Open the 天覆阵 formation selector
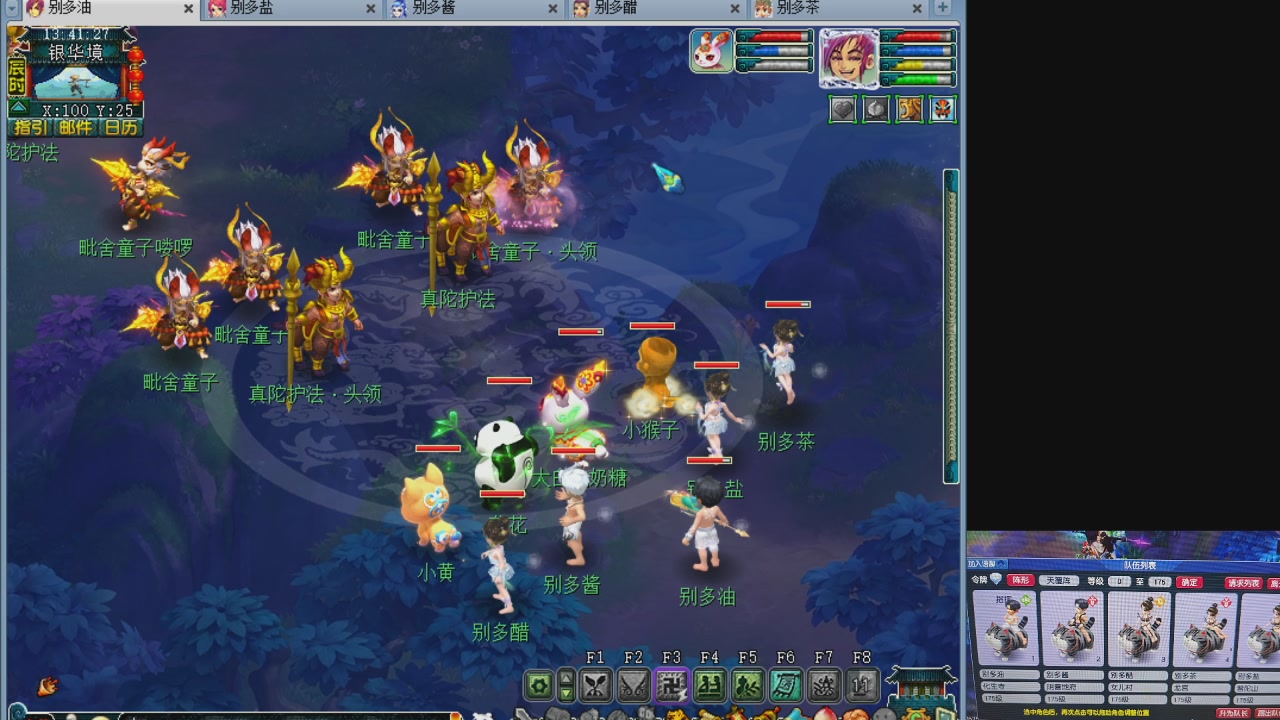The image size is (1280, 720). (x=1059, y=581)
